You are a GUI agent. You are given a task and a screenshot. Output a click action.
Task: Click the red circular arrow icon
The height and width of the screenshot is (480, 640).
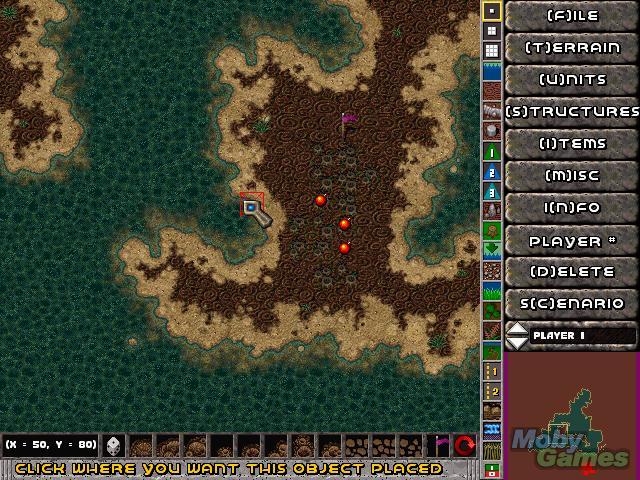(x=464, y=446)
